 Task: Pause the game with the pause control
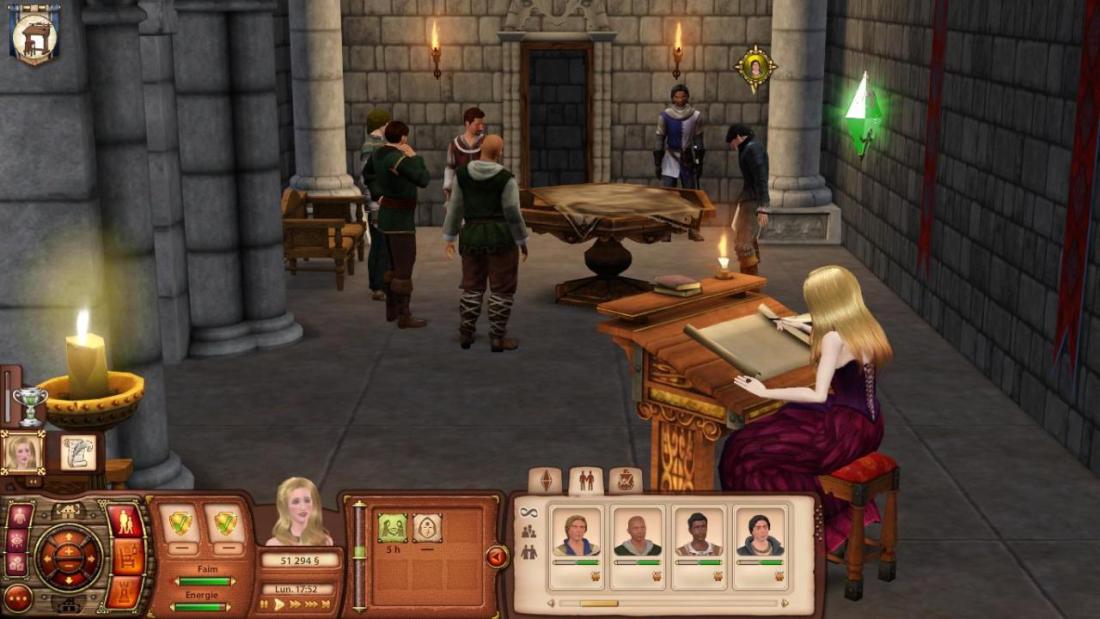[x=265, y=604]
